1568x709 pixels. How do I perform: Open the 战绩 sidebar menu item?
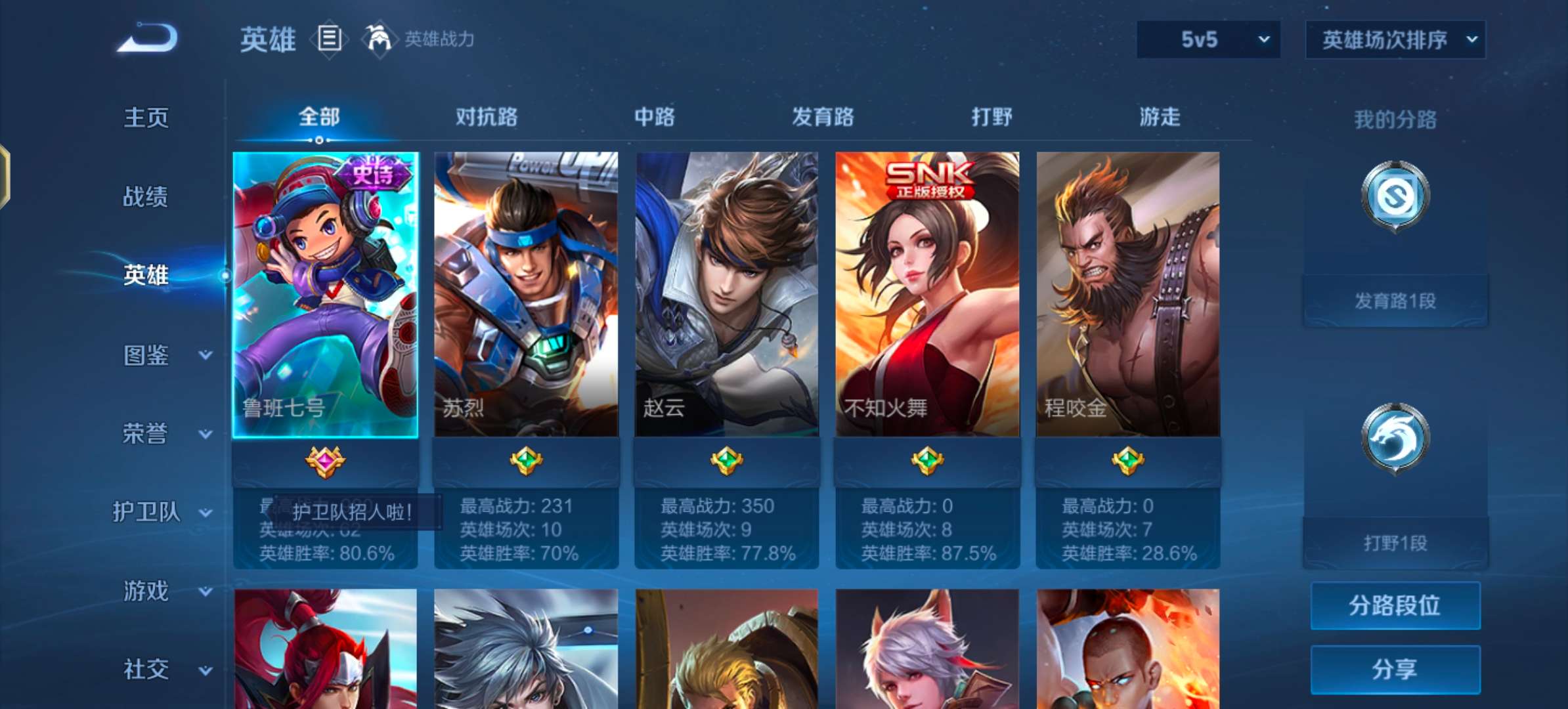point(144,197)
